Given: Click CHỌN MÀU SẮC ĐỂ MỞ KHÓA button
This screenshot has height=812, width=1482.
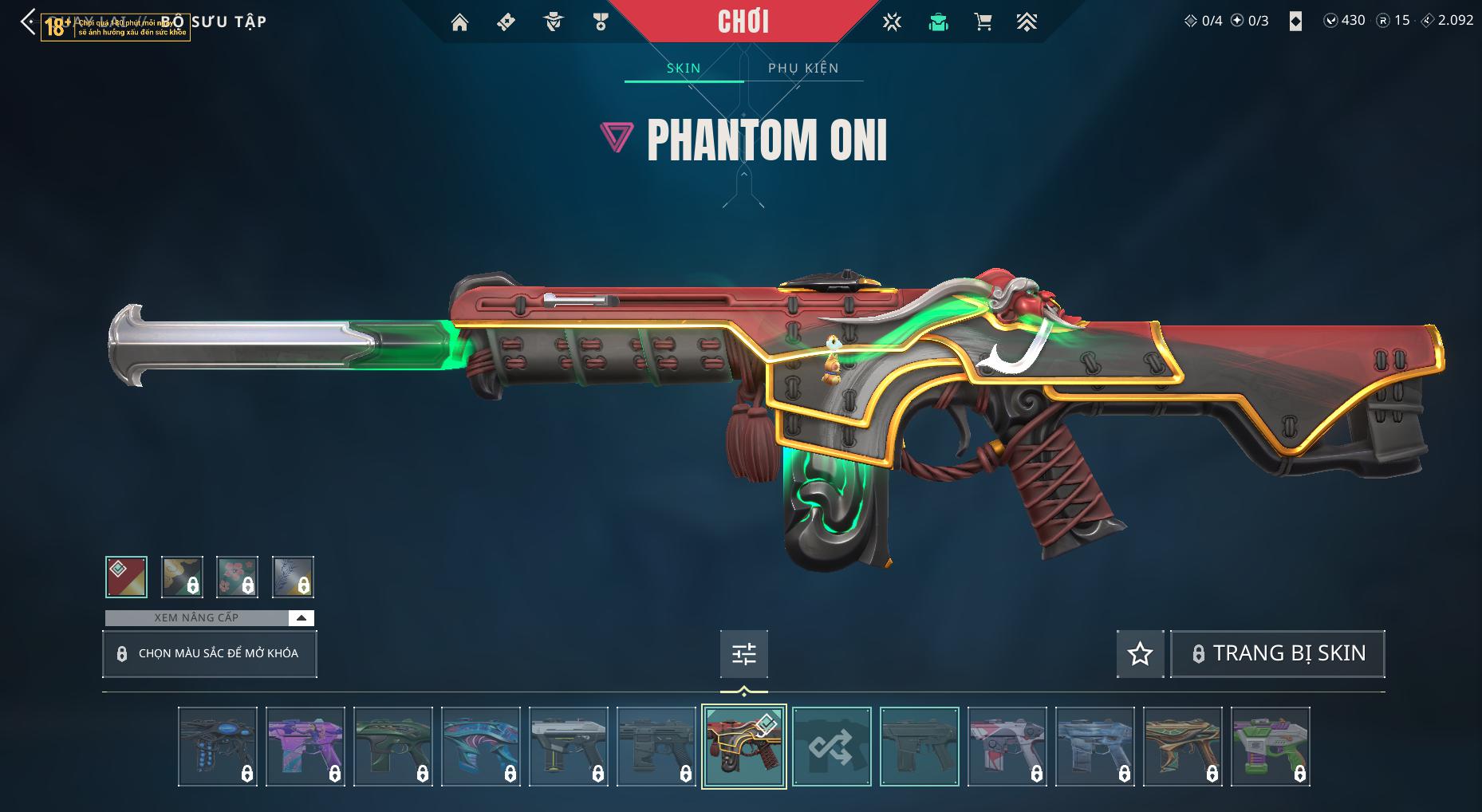Looking at the screenshot, I should click(x=210, y=654).
